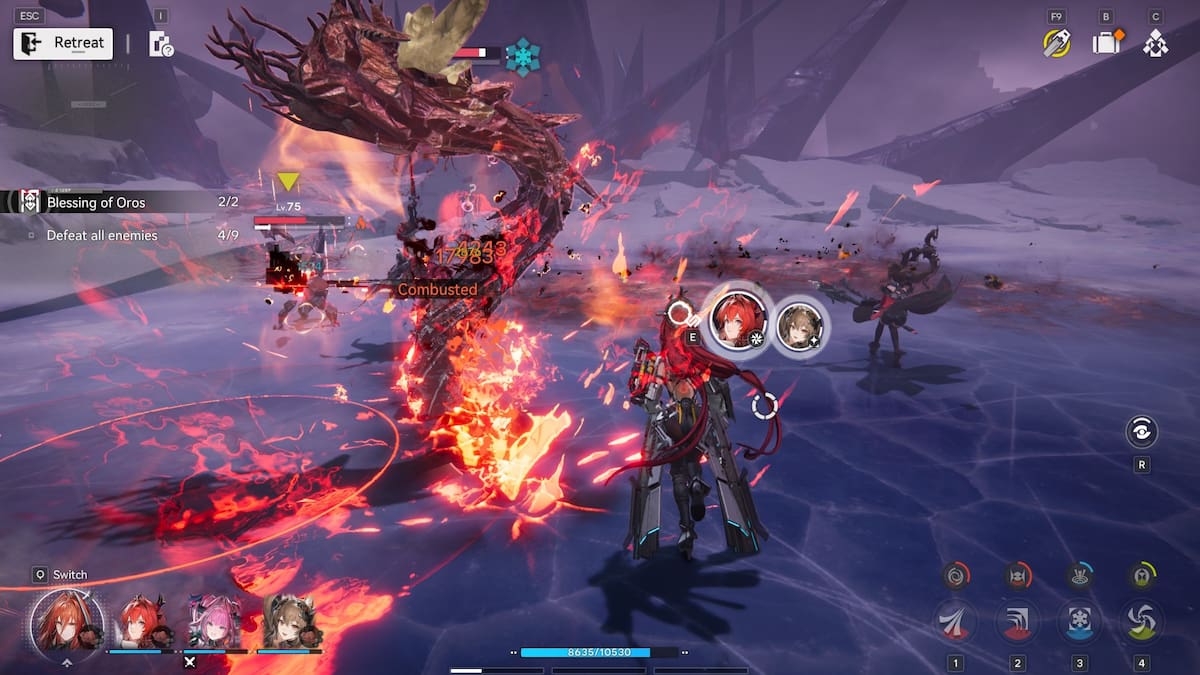Toggle the eye view icon

(1141, 431)
